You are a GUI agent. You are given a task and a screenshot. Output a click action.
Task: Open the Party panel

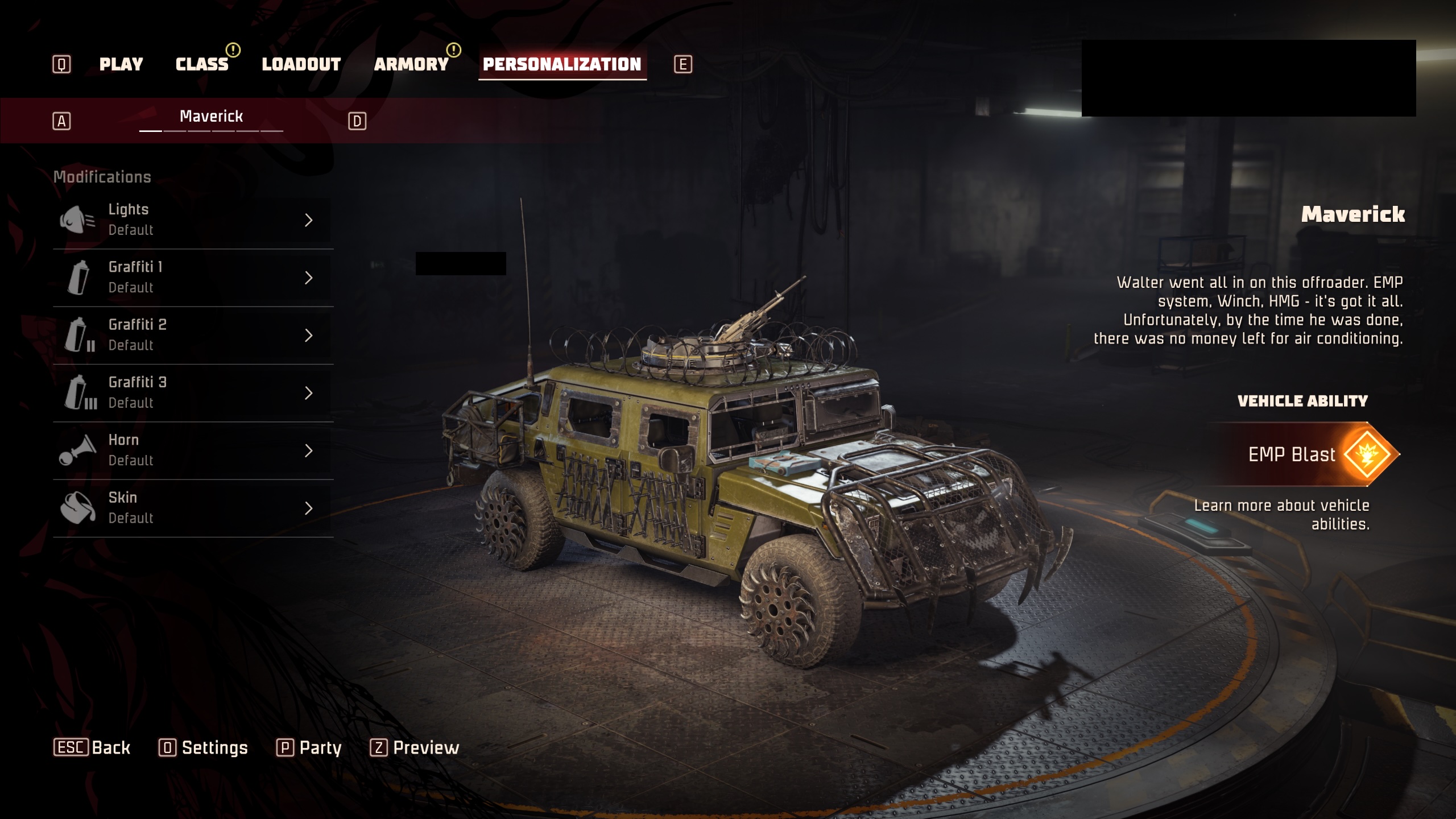coord(309,747)
